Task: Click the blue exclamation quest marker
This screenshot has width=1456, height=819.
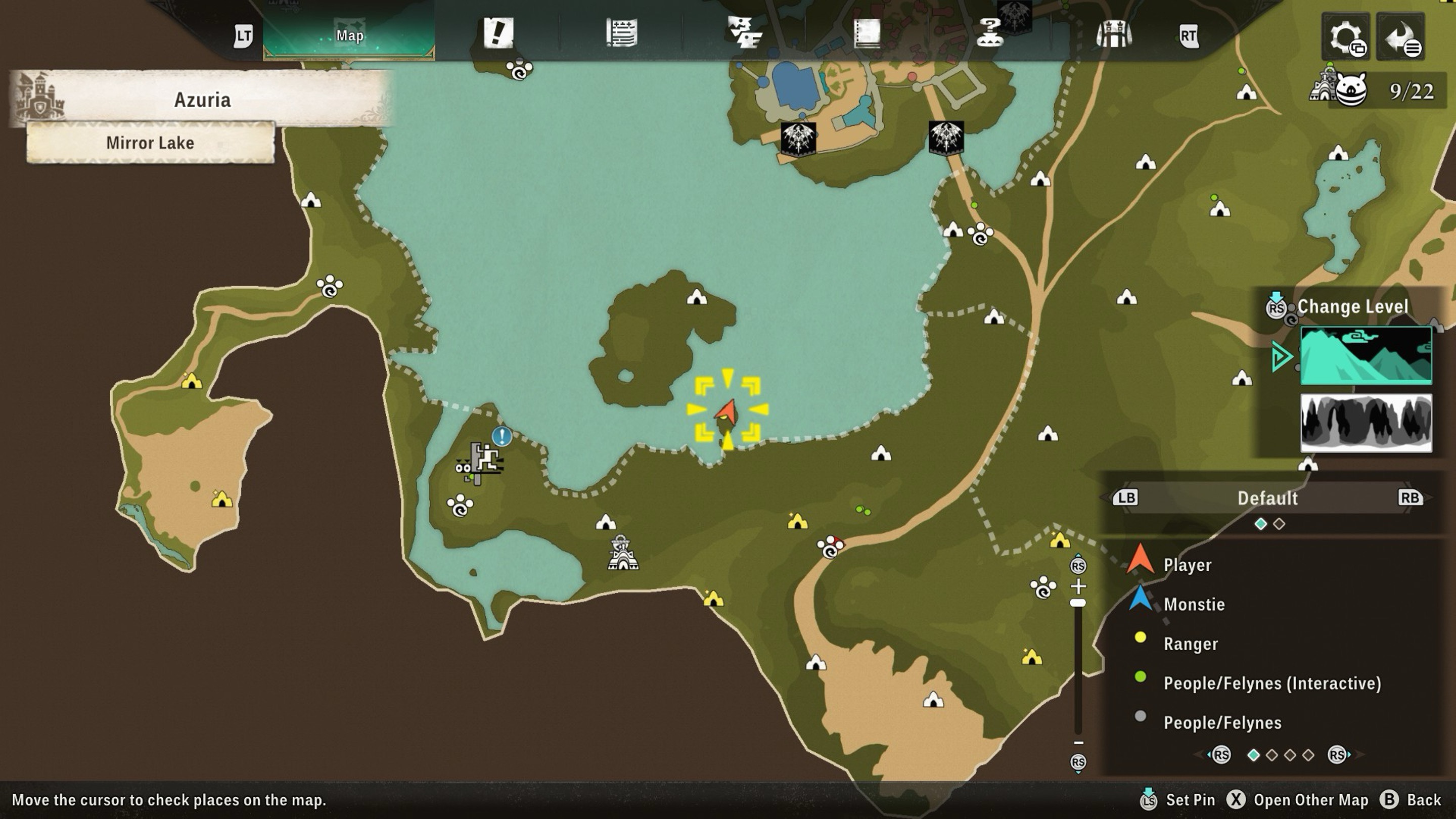Action: (x=502, y=436)
